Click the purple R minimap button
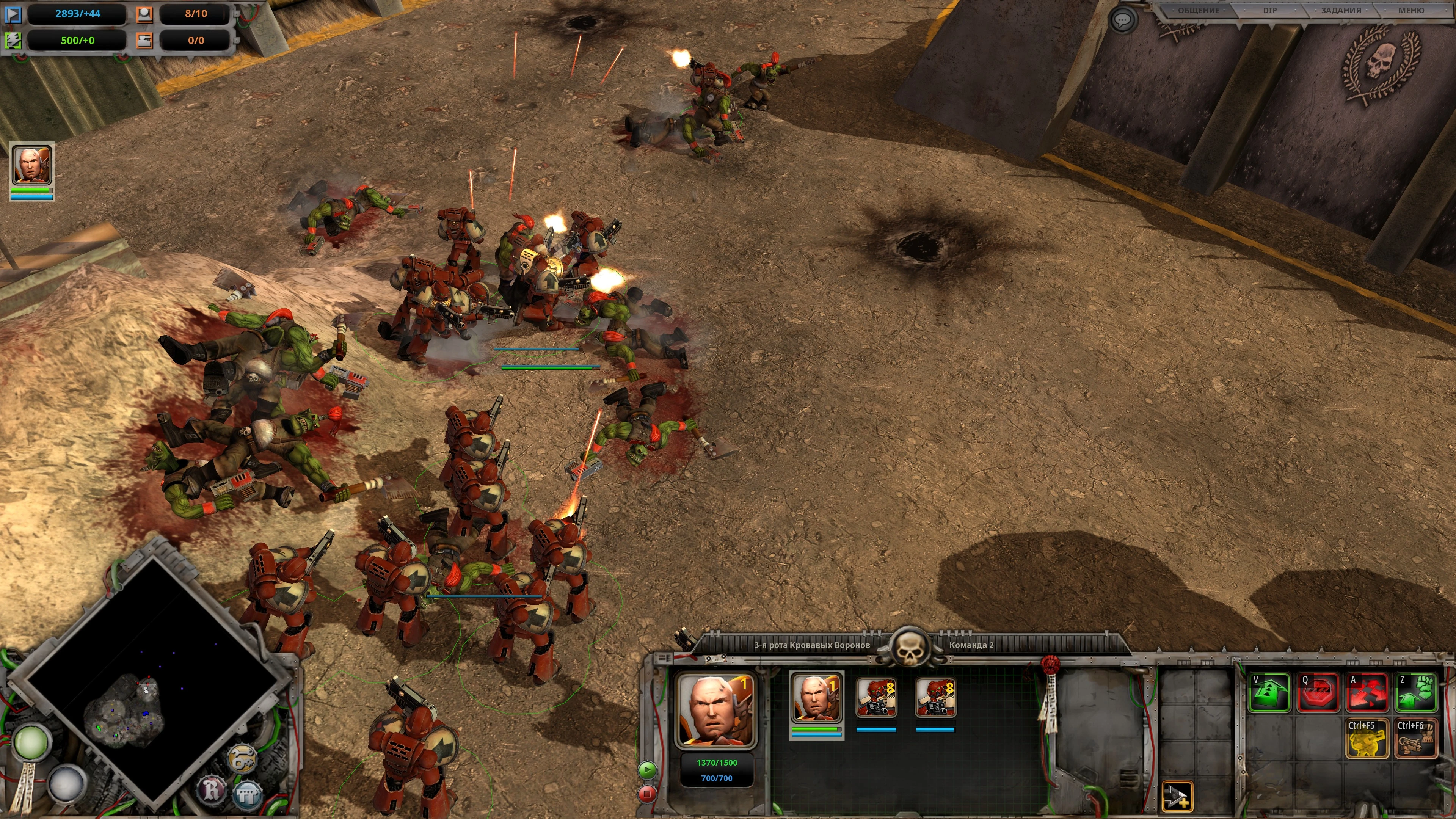The width and height of the screenshot is (1456, 819). (x=212, y=789)
